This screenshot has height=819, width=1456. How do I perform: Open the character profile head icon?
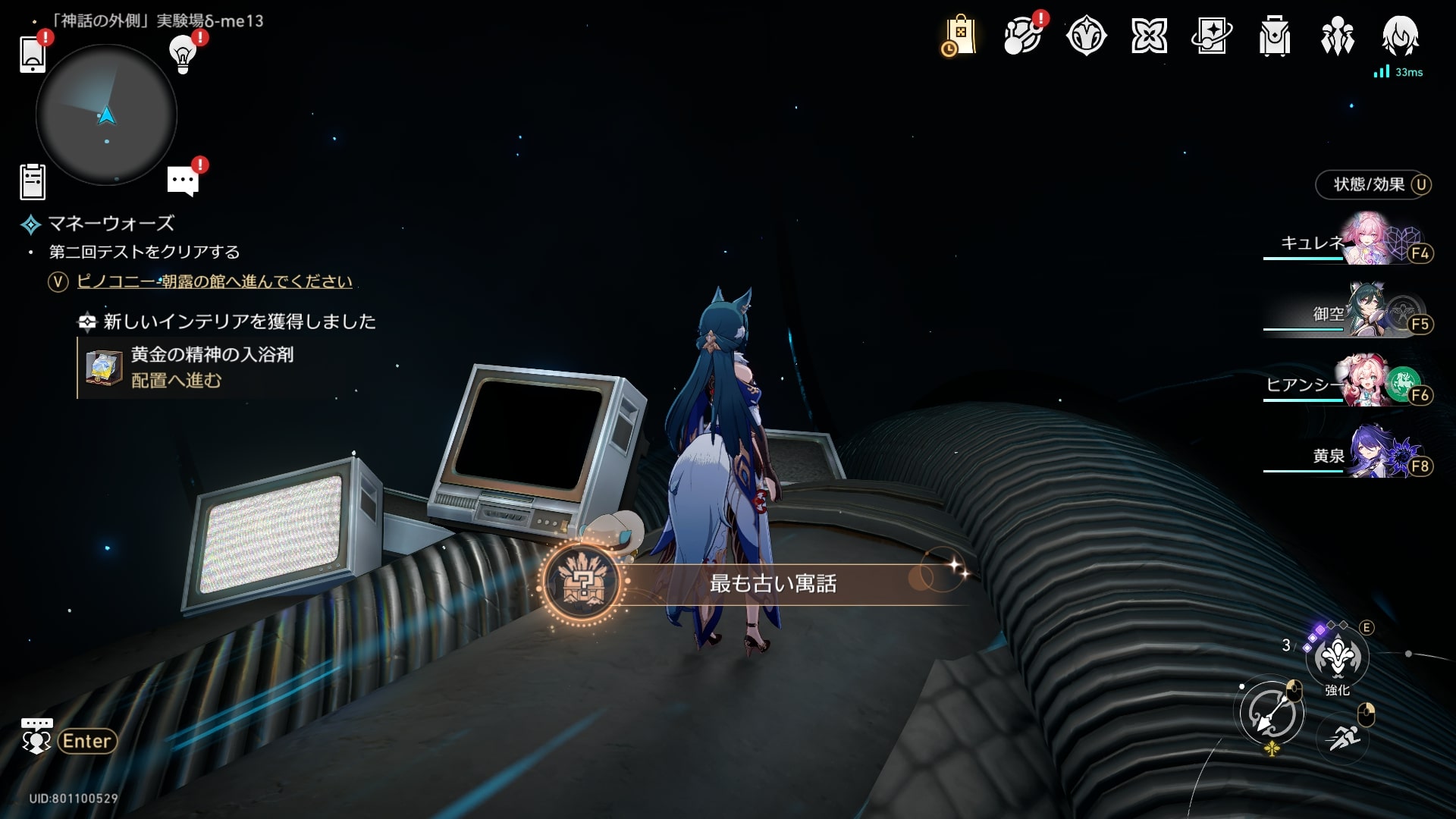(1399, 36)
